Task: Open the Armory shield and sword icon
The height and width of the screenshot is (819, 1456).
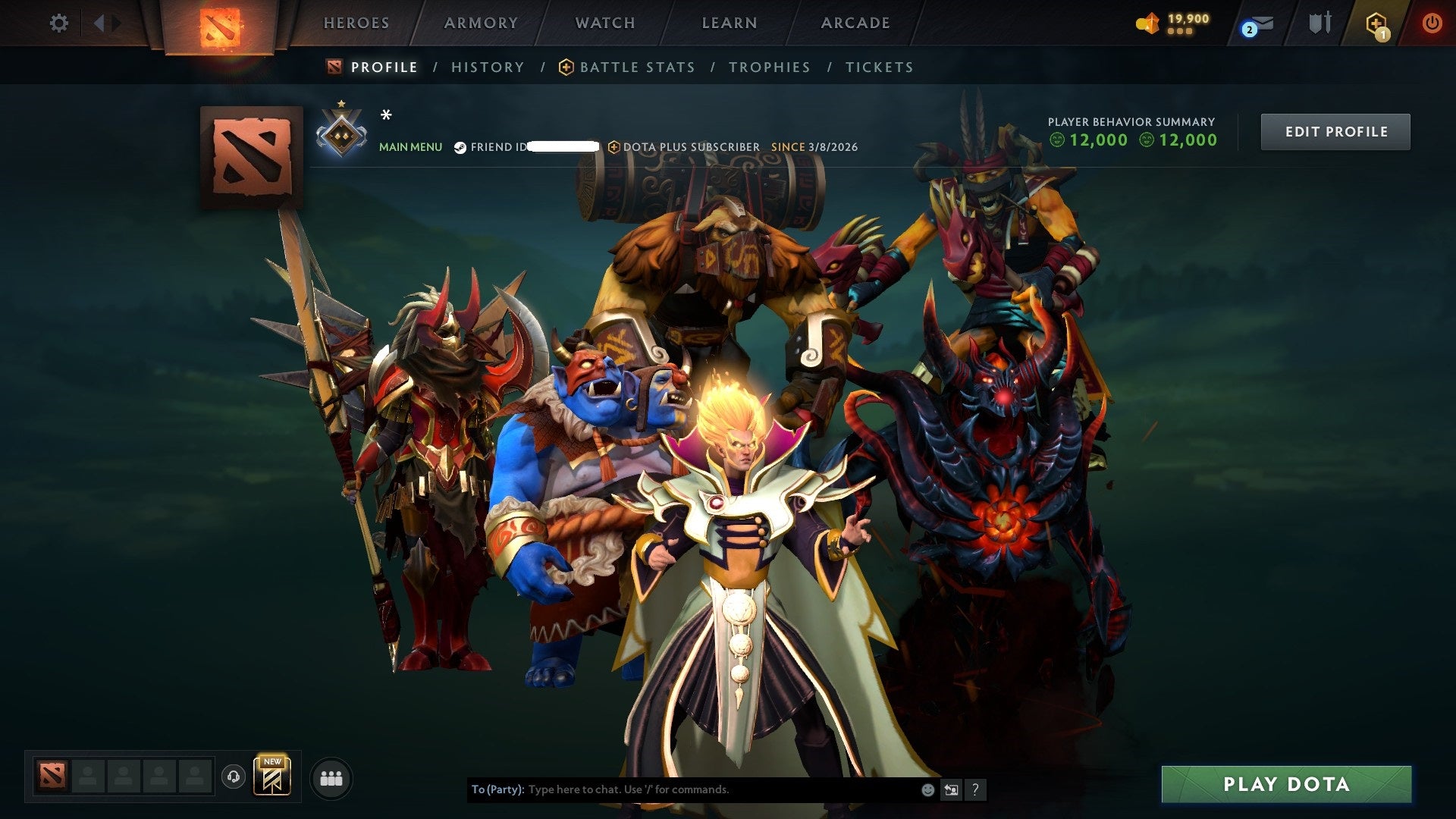Action: tap(1320, 23)
